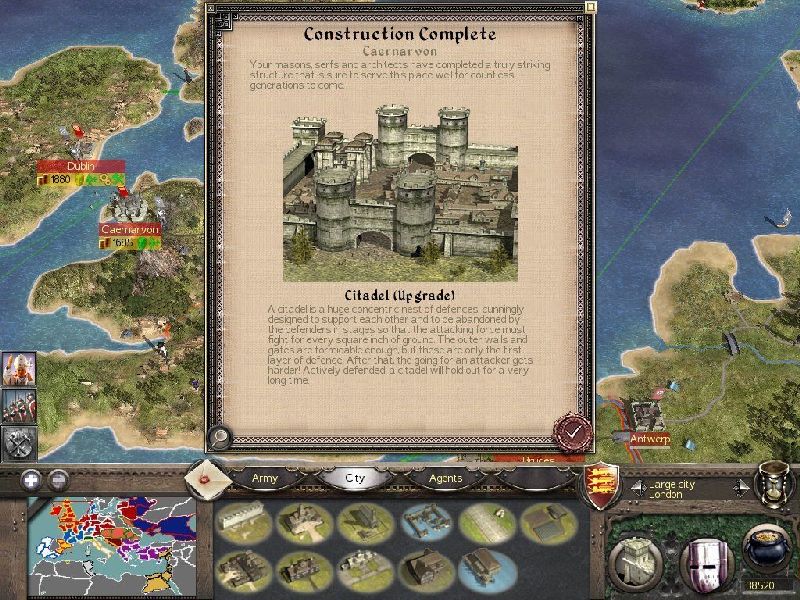Dismiss the Construction Complete scroll with the checkmark
This screenshot has width=800, height=600.
(573, 432)
